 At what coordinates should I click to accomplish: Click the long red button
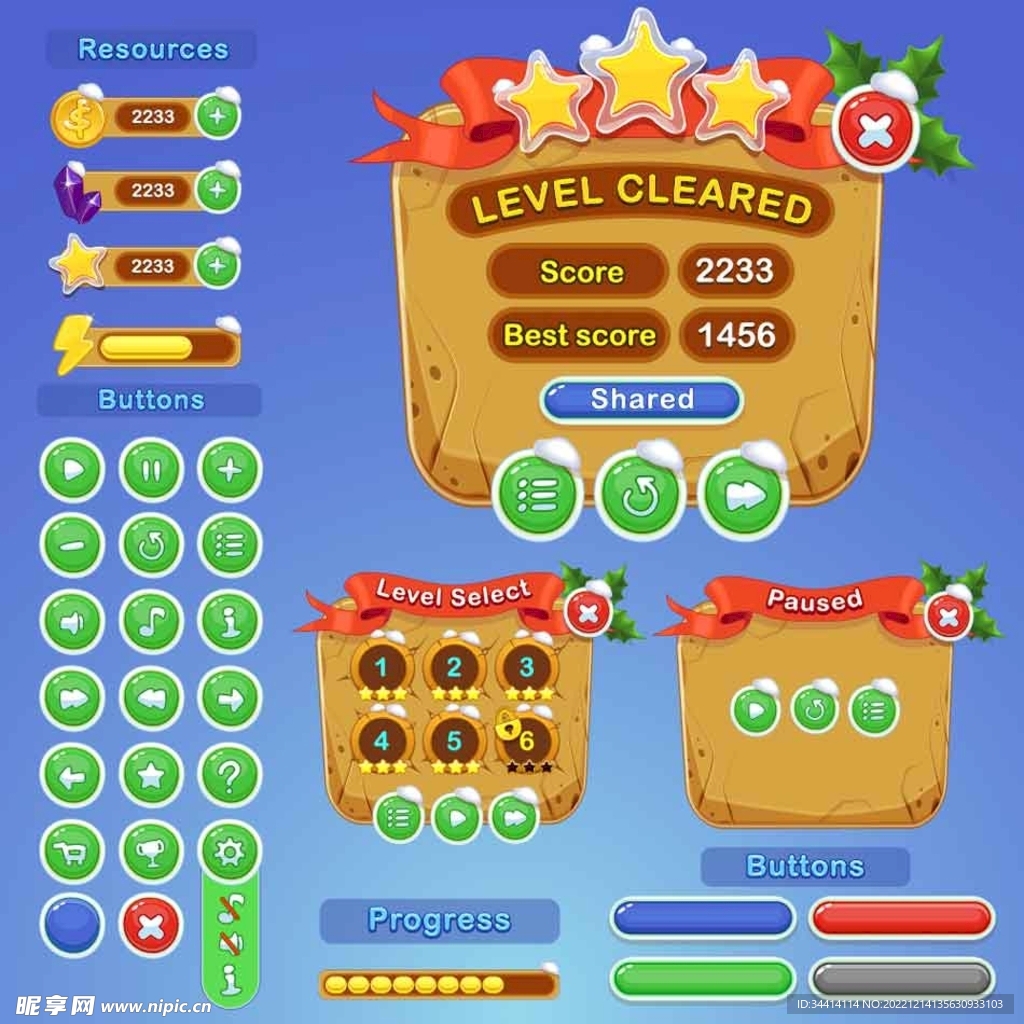[901, 918]
